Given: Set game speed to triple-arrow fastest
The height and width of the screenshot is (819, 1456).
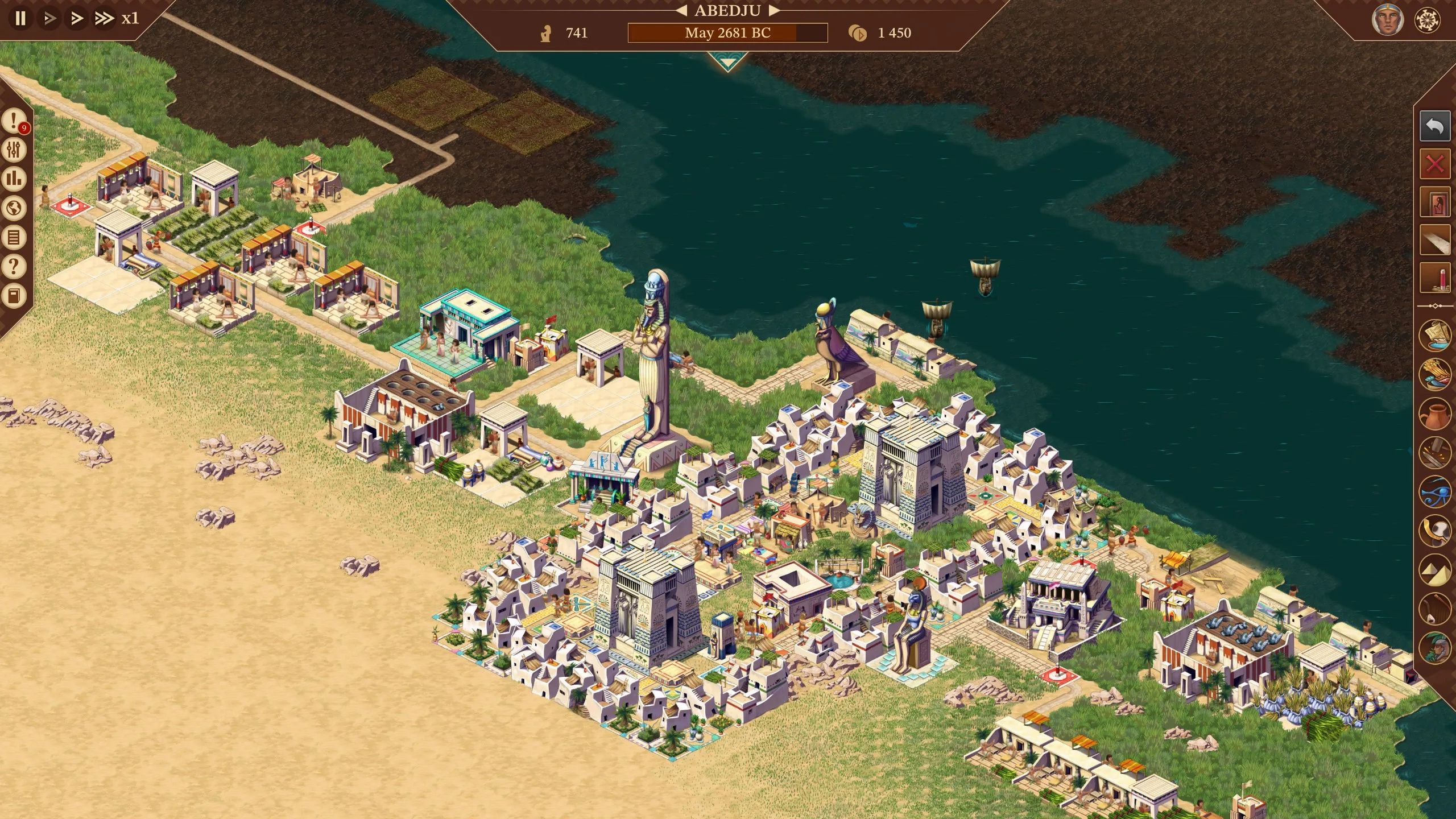Looking at the screenshot, I should click(x=104, y=18).
